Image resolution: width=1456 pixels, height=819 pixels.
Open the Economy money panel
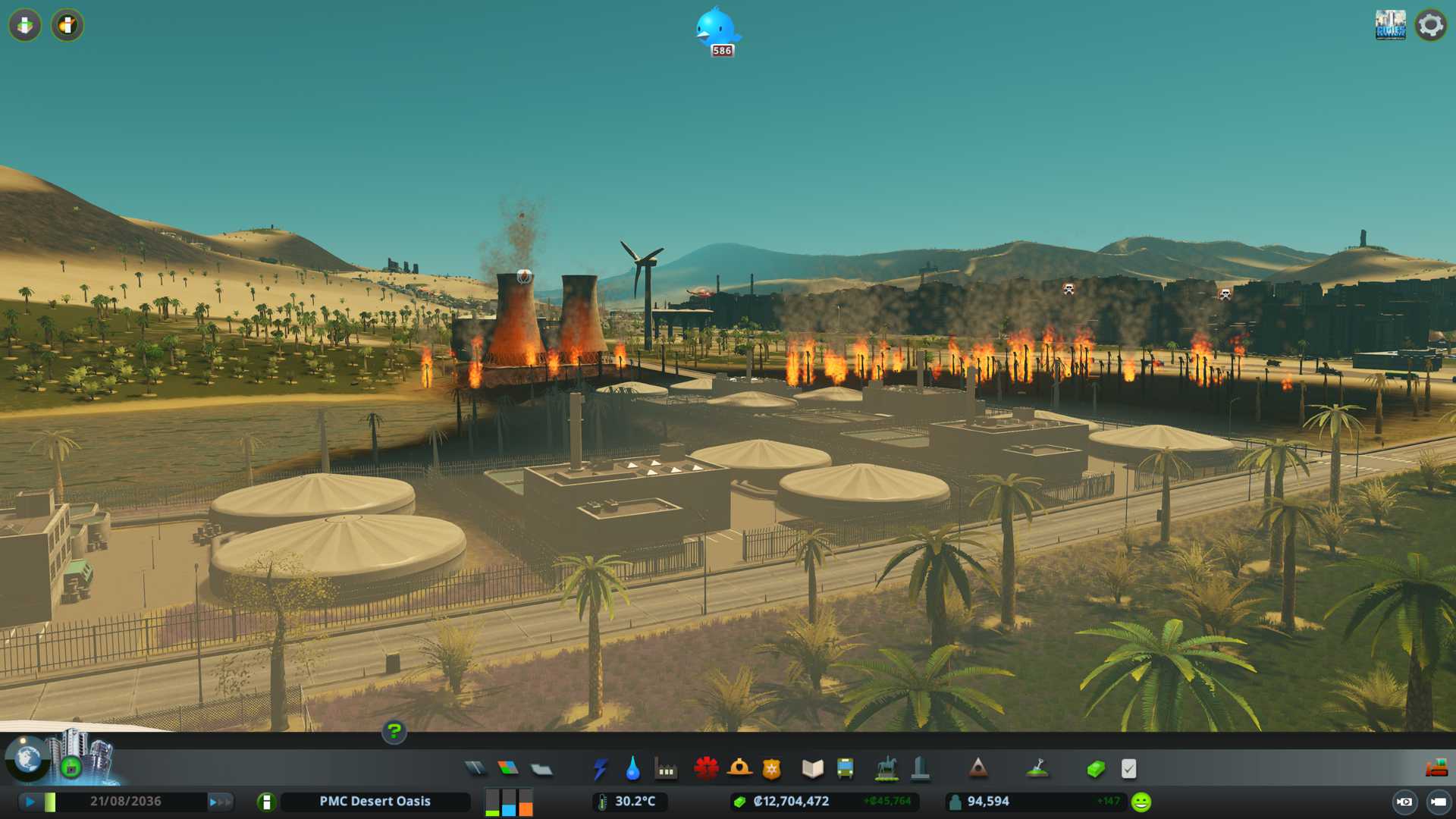tap(1096, 769)
